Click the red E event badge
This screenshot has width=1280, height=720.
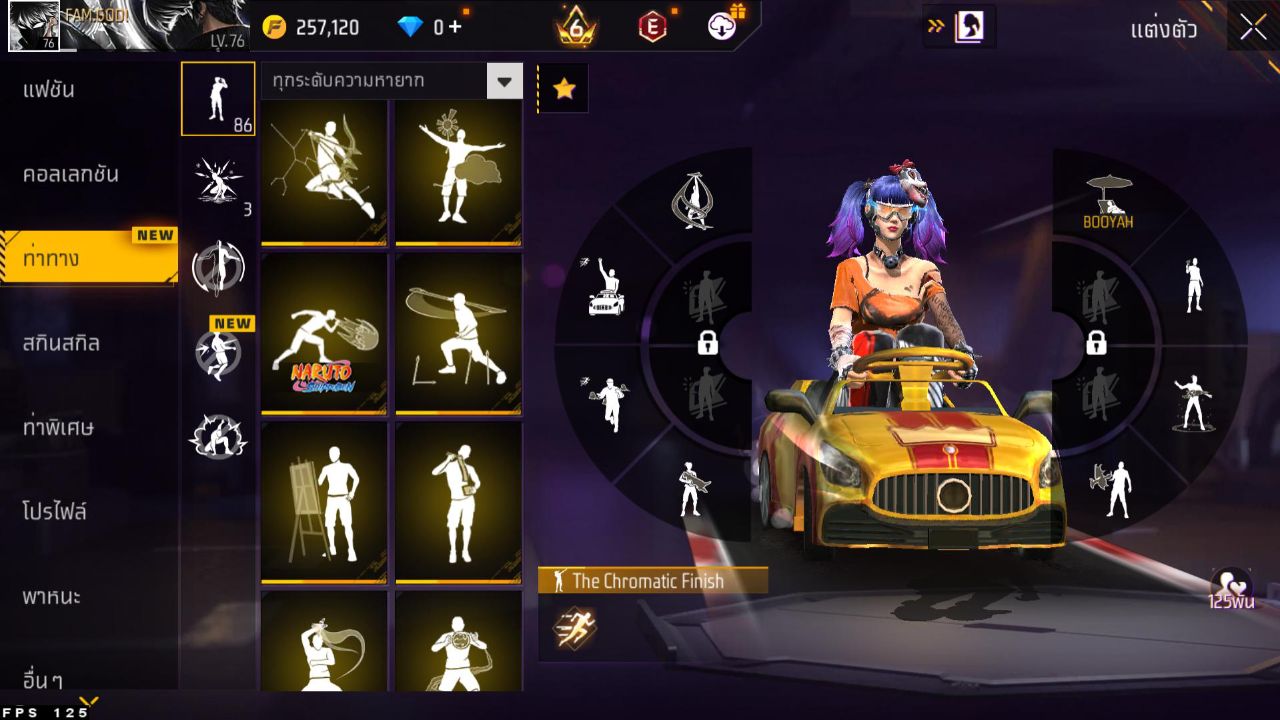pyautogui.click(x=655, y=27)
